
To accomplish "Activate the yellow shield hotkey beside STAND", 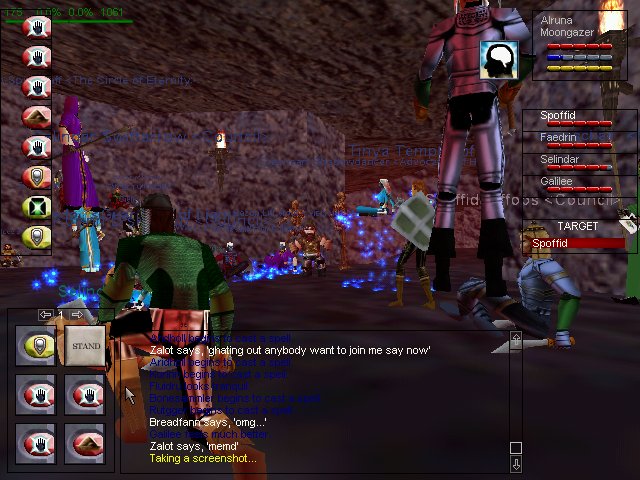I will pos(37,346).
